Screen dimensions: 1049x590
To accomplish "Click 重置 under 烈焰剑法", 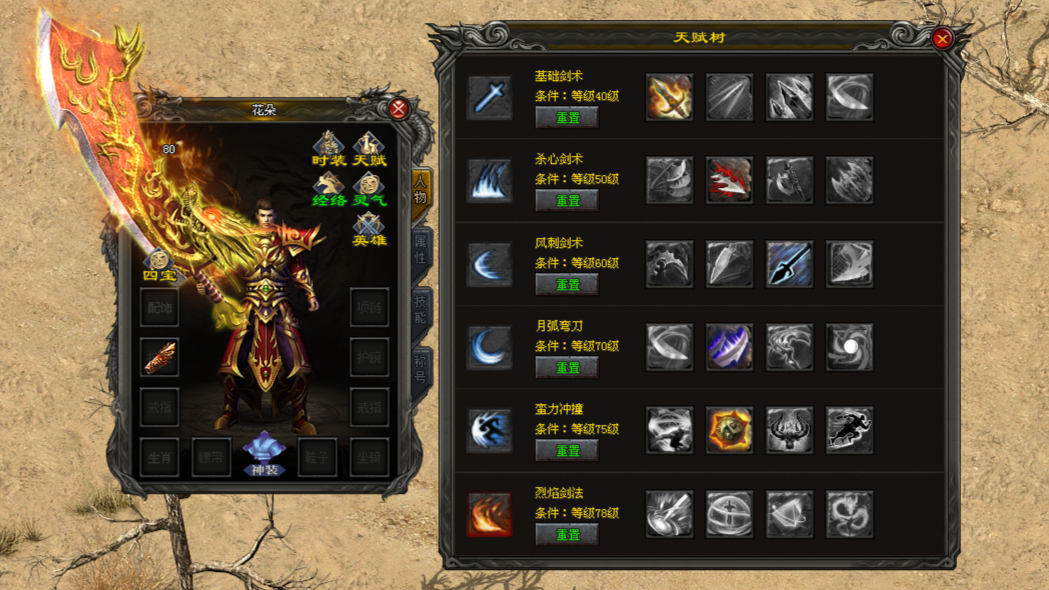I will click(x=567, y=535).
